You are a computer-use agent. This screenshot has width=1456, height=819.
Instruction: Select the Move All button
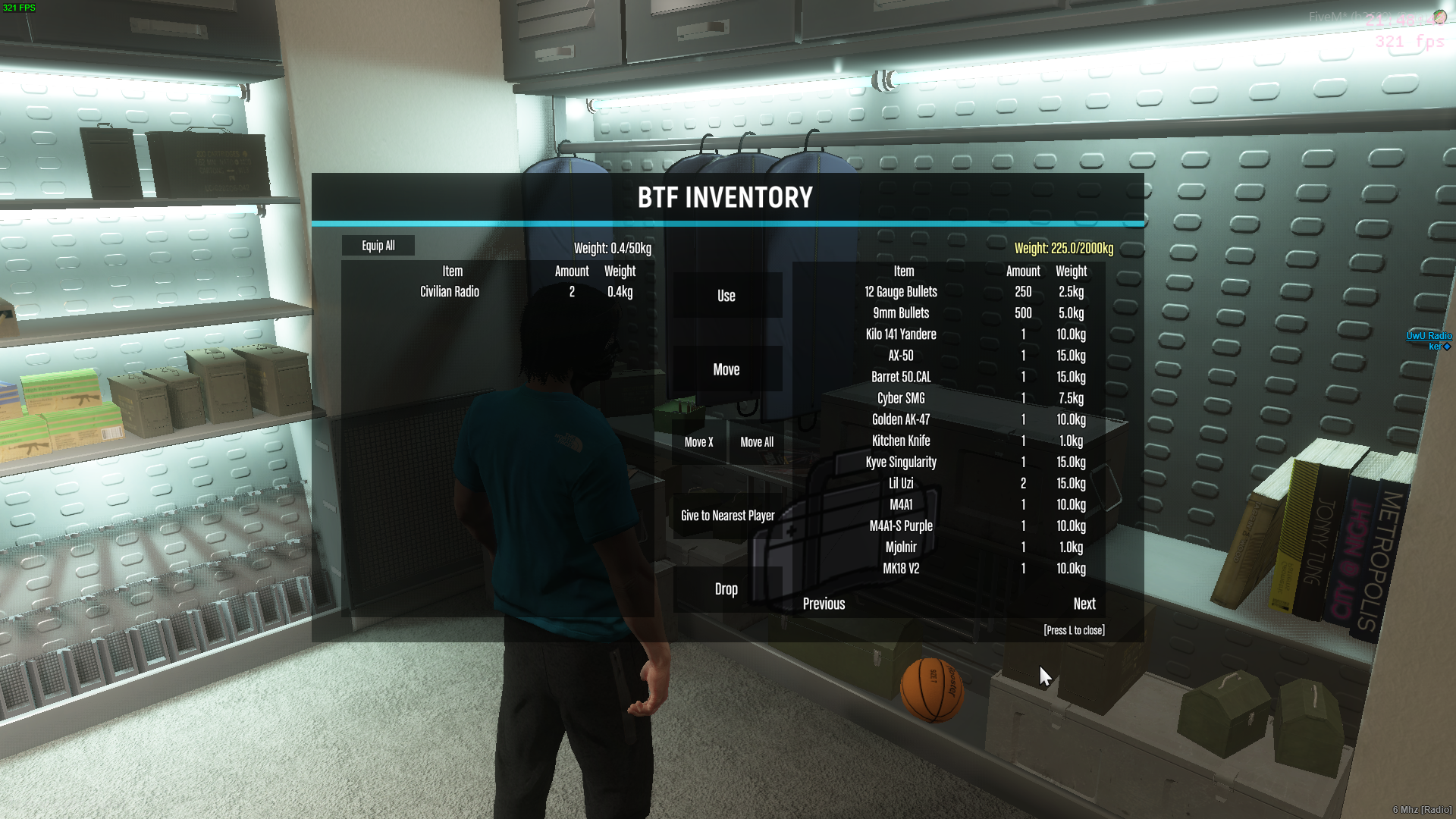click(x=757, y=442)
